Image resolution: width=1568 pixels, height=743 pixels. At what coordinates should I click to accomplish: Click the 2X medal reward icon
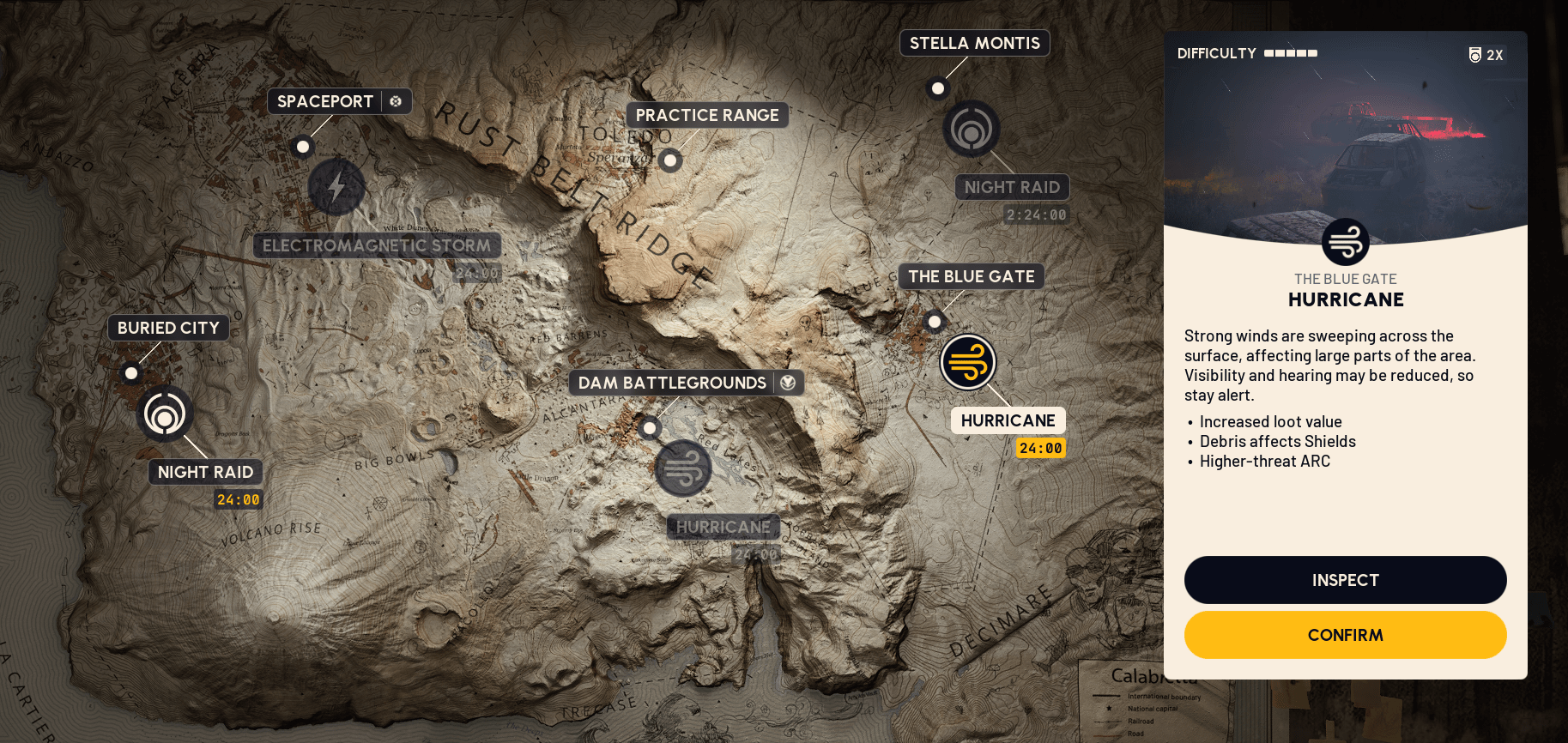[x=1486, y=54]
